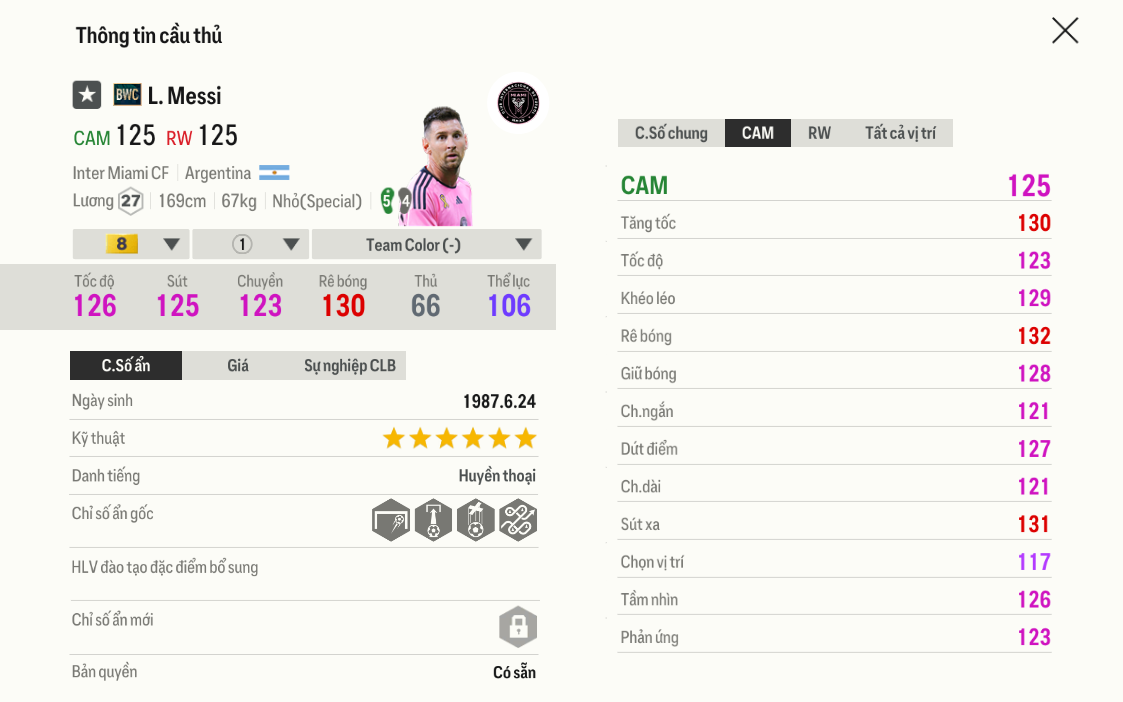This screenshot has height=702, width=1123.
Task: Select the first hidden trait icon
Action: pyautogui.click(x=391, y=520)
